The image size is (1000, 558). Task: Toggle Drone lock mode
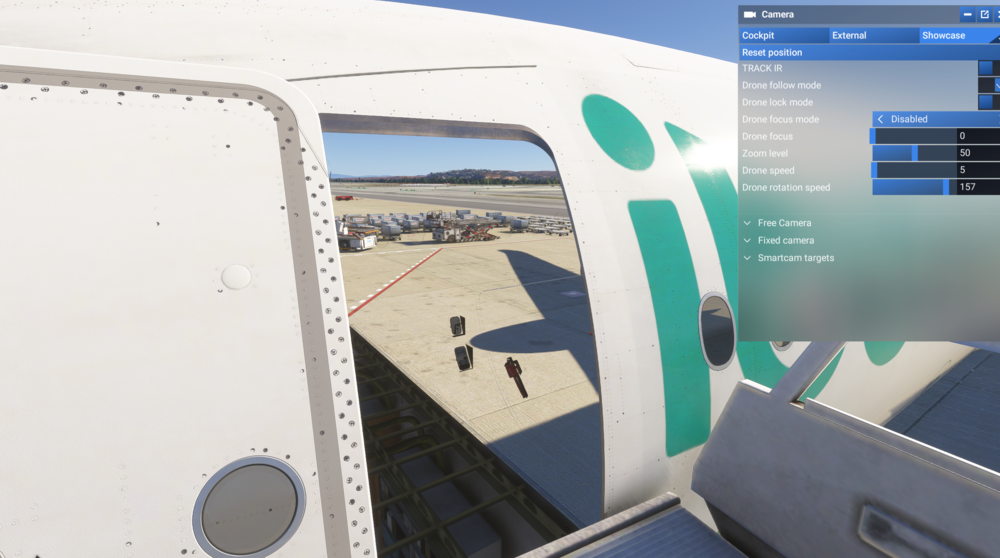[987, 102]
